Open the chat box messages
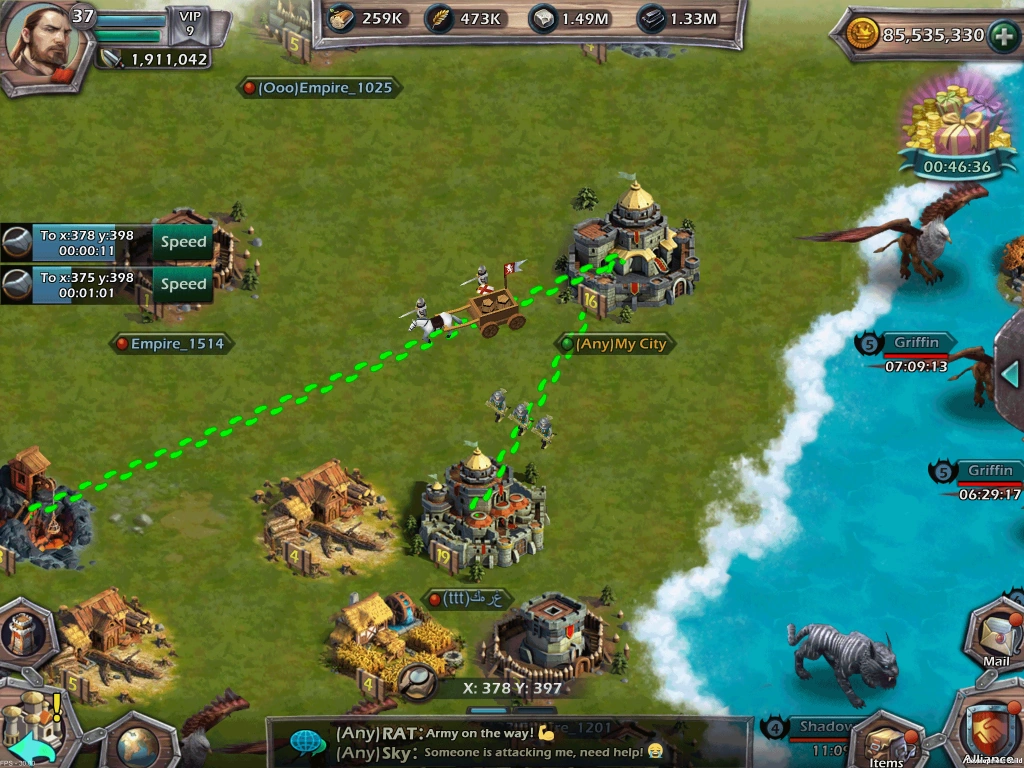 click(510, 742)
